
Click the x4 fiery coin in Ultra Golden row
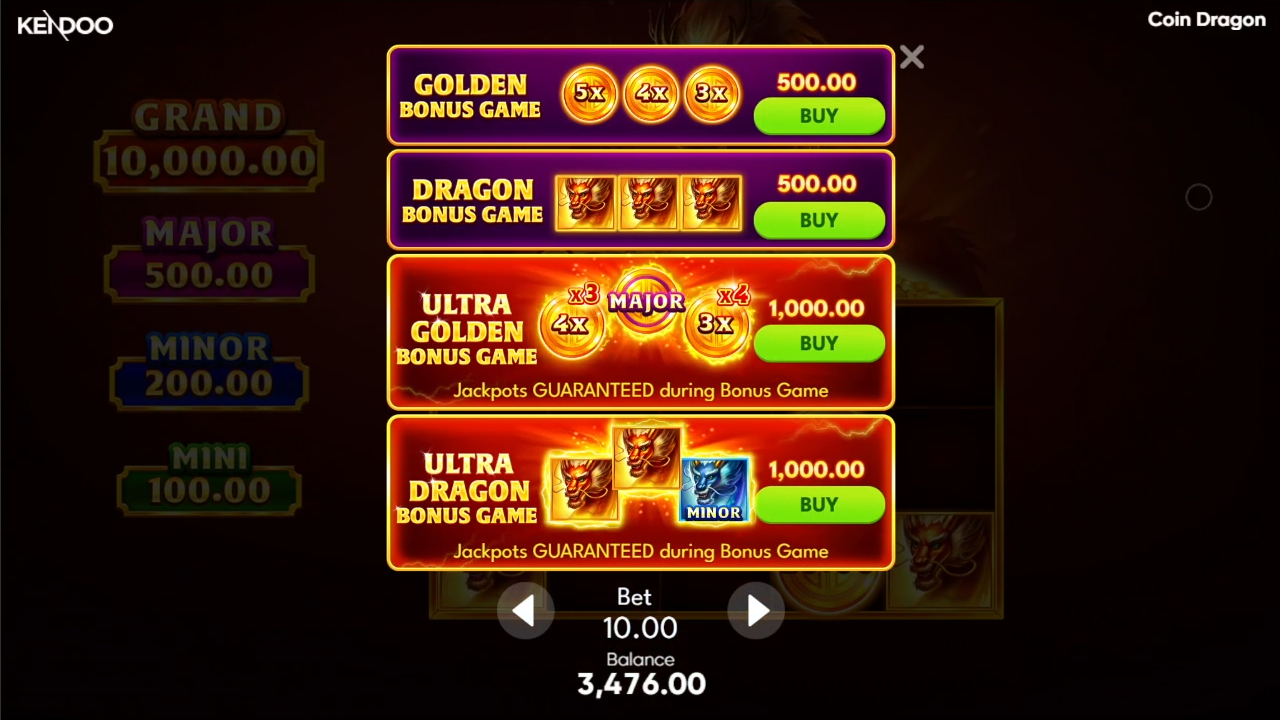(716, 322)
